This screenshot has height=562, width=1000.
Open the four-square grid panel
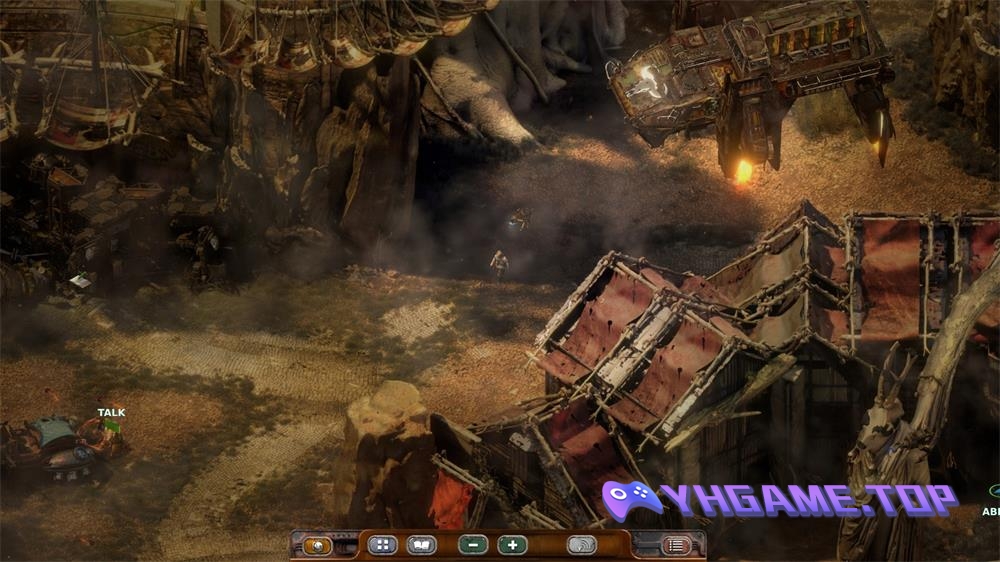(x=382, y=546)
